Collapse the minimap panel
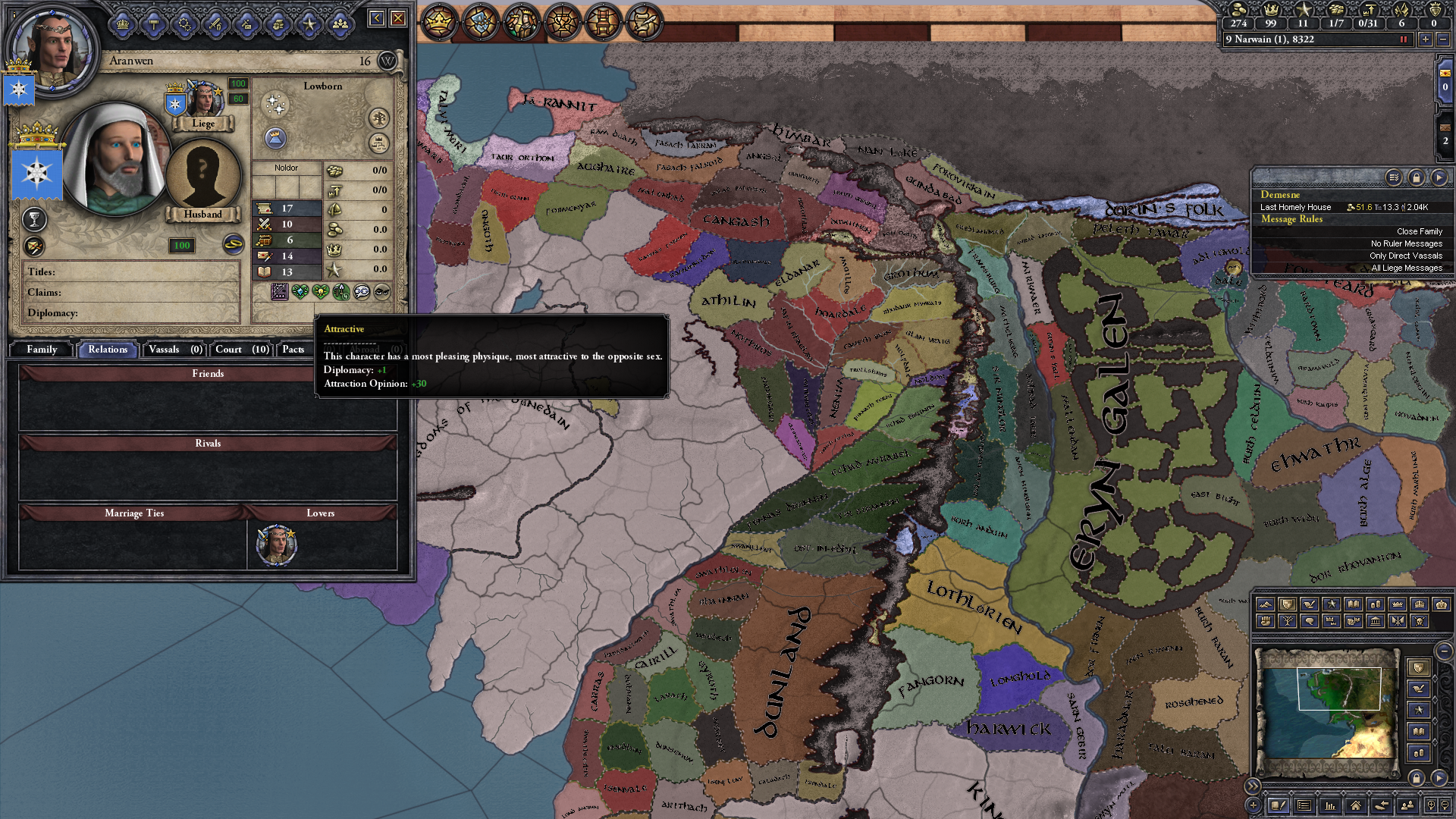Viewport: 1456px width, 819px height. click(1253, 787)
